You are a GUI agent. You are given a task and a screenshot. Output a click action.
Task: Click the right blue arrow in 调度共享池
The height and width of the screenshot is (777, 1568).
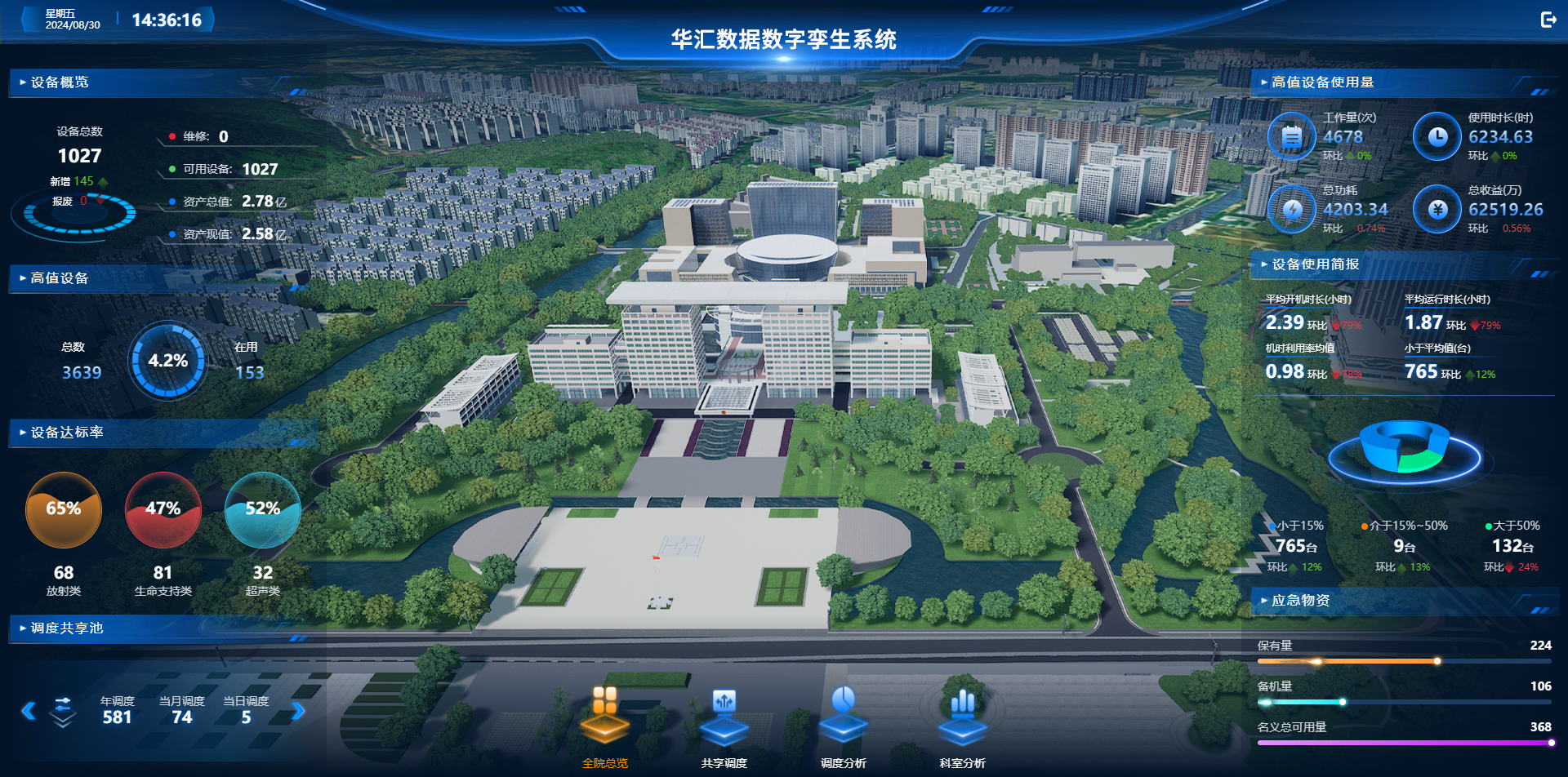coord(300,710)
